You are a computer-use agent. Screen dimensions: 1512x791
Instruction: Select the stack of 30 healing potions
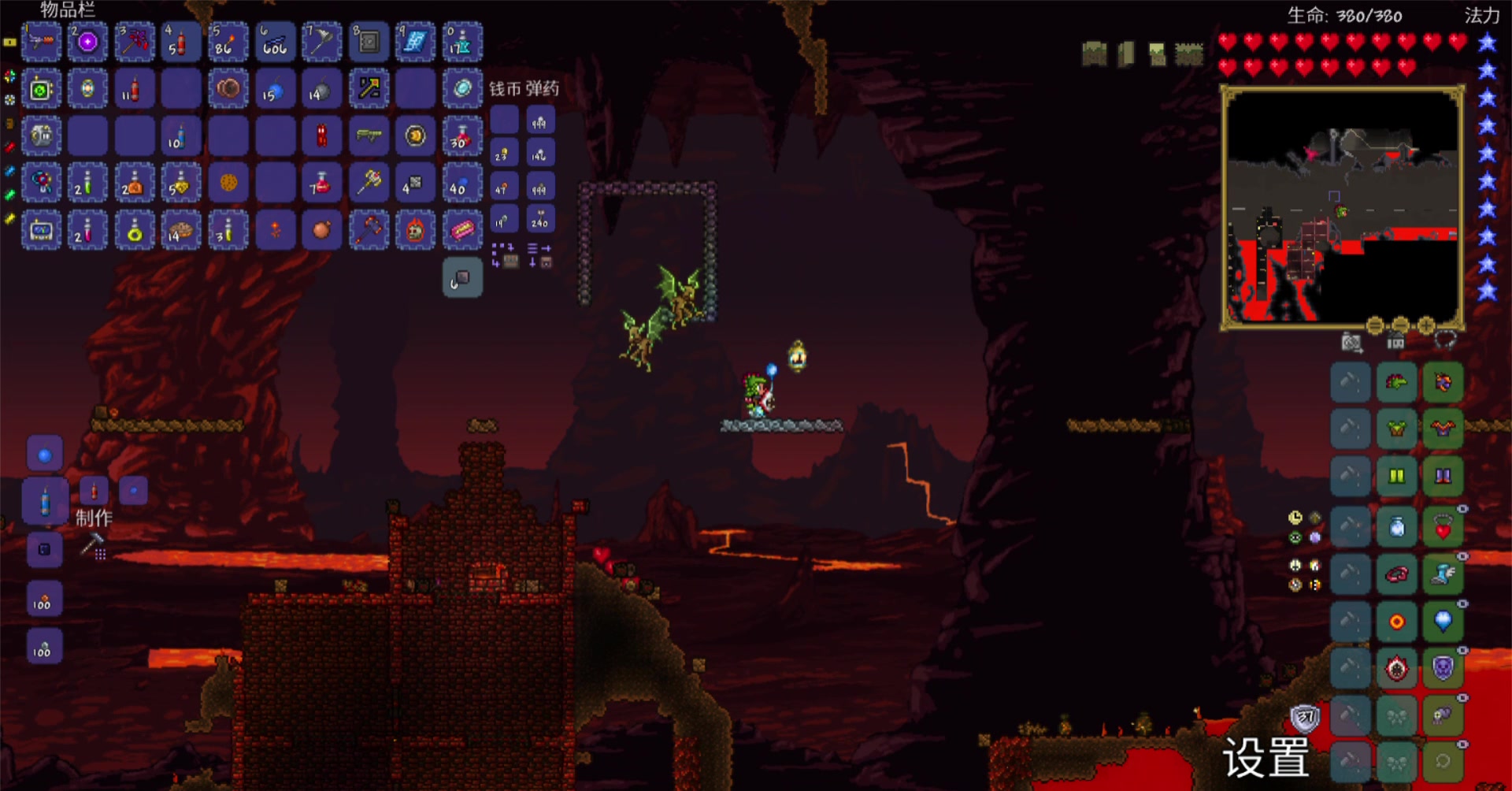tap(463, 136)
